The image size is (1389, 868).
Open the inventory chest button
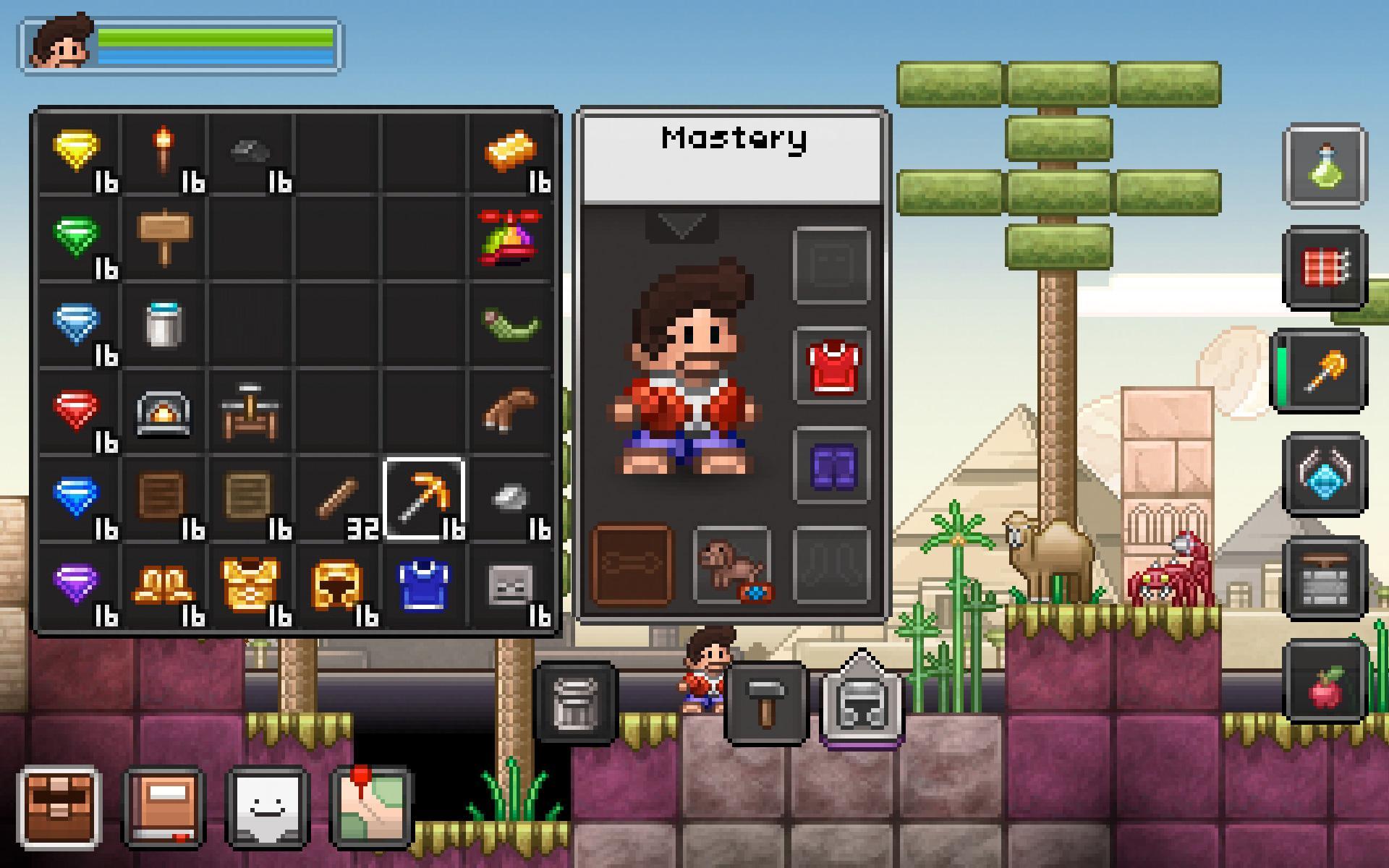coord(59,808)
